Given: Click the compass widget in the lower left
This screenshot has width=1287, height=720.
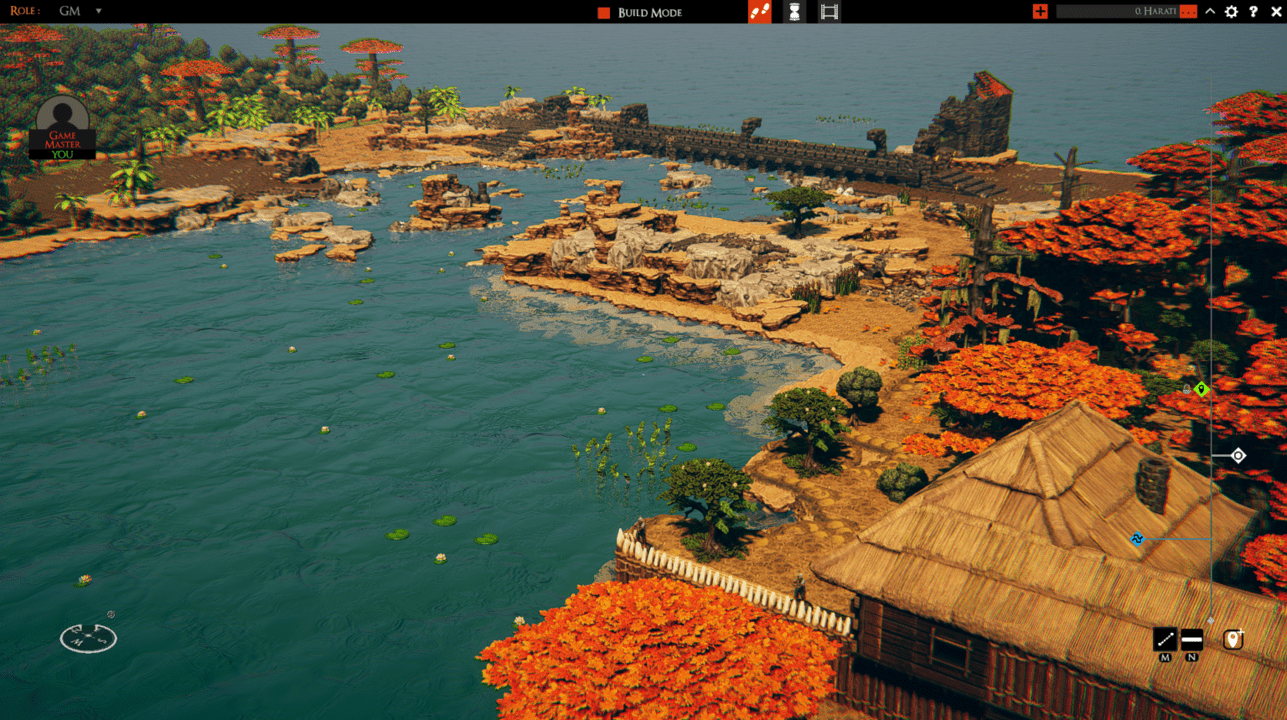Looking at the screenshot, I should [x=87, y=638].
